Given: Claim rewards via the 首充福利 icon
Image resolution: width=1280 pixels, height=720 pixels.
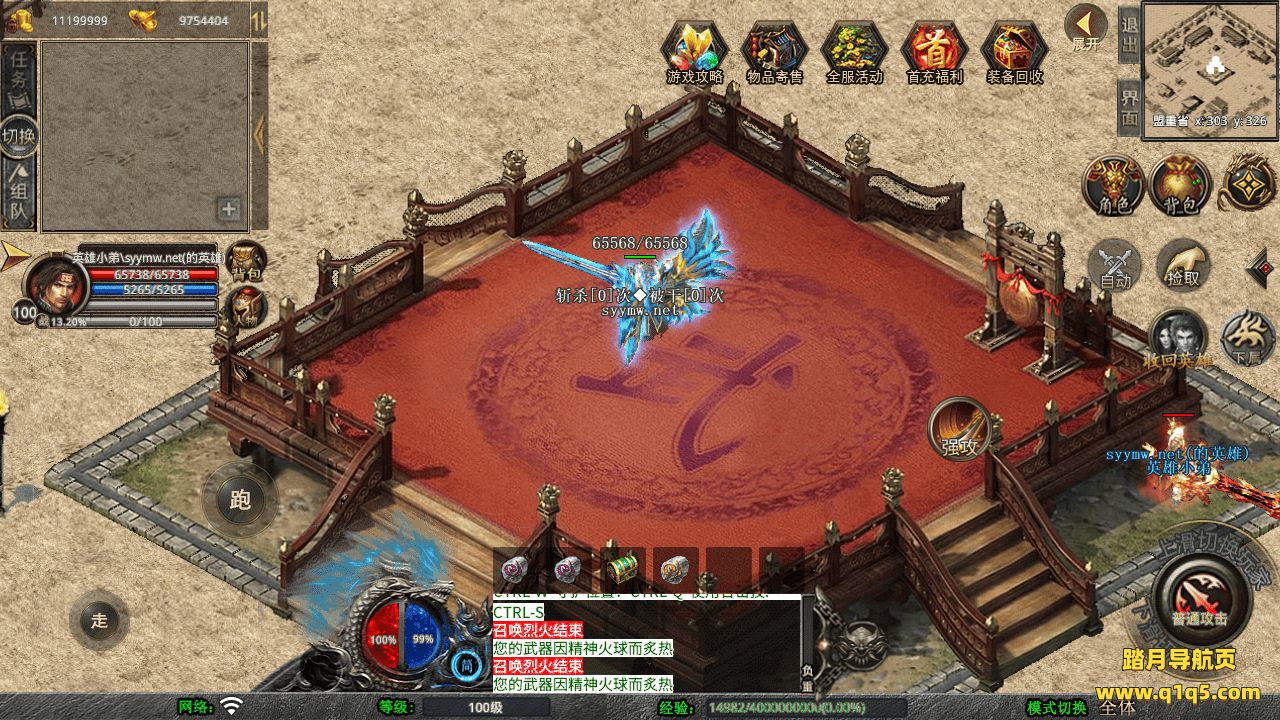Looking at the screenshot, I should [934, 50].
